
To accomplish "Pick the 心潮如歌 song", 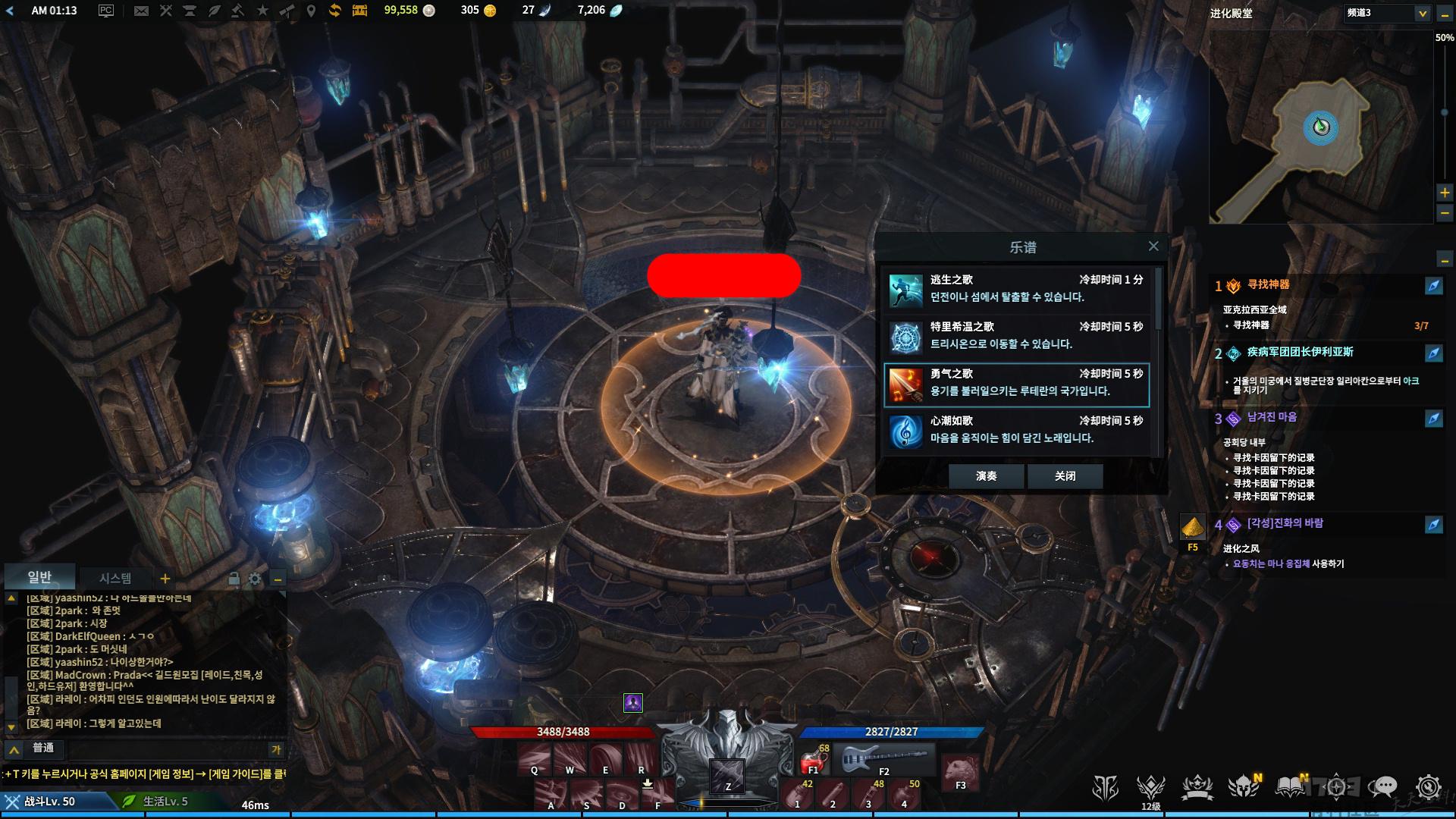I will (x=1016, y=430).
